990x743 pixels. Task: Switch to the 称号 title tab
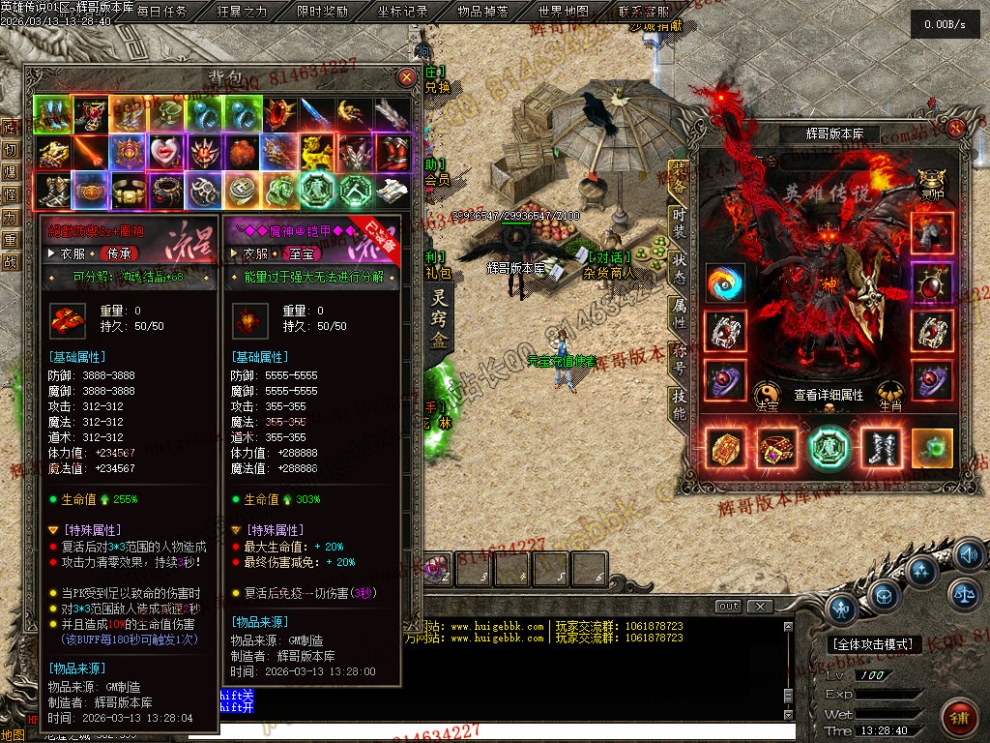click(x=679, y=360)
